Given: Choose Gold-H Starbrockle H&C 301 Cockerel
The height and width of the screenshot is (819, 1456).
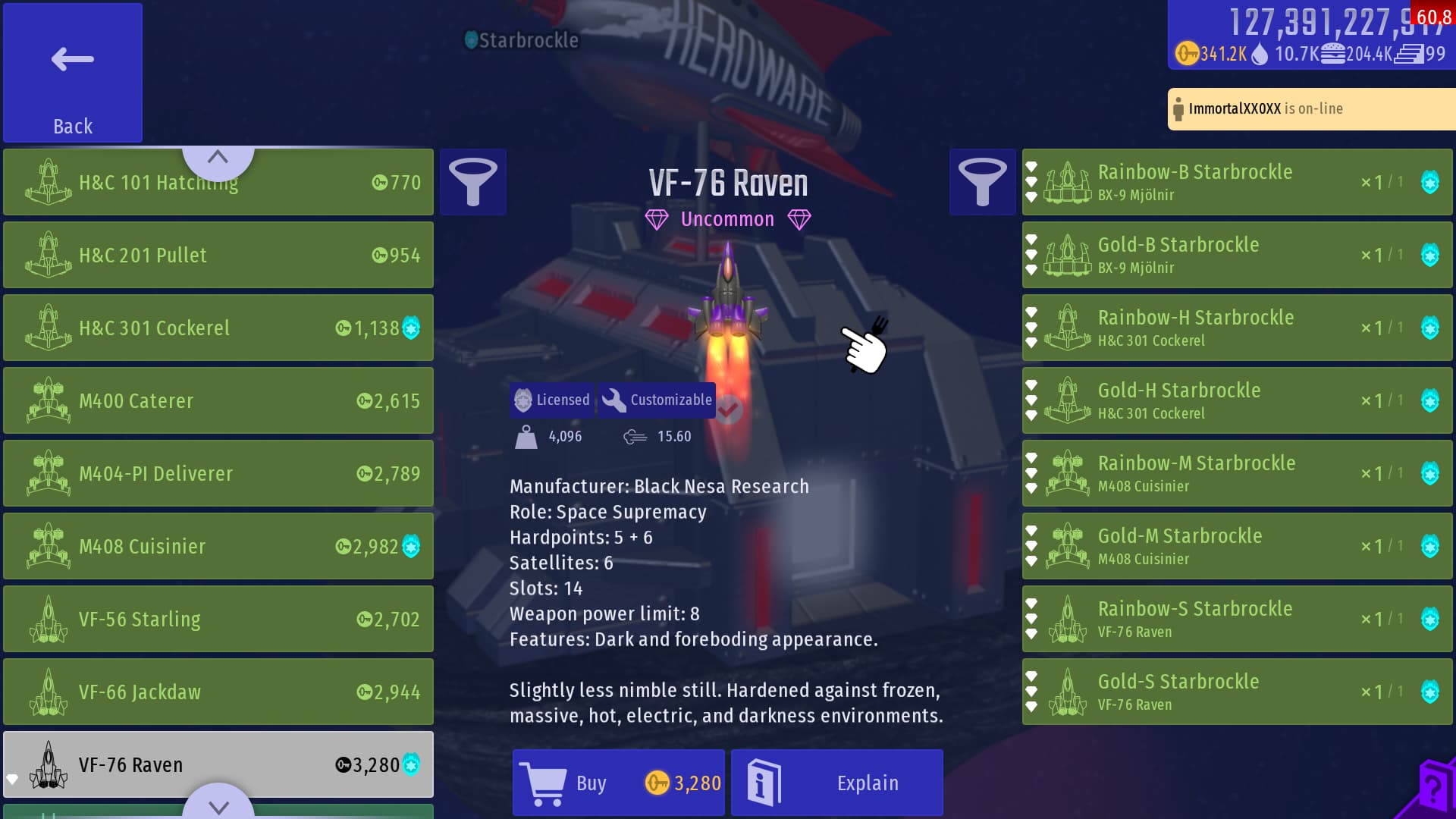Looking at the screenshot, I should (x=1236, y=400).
